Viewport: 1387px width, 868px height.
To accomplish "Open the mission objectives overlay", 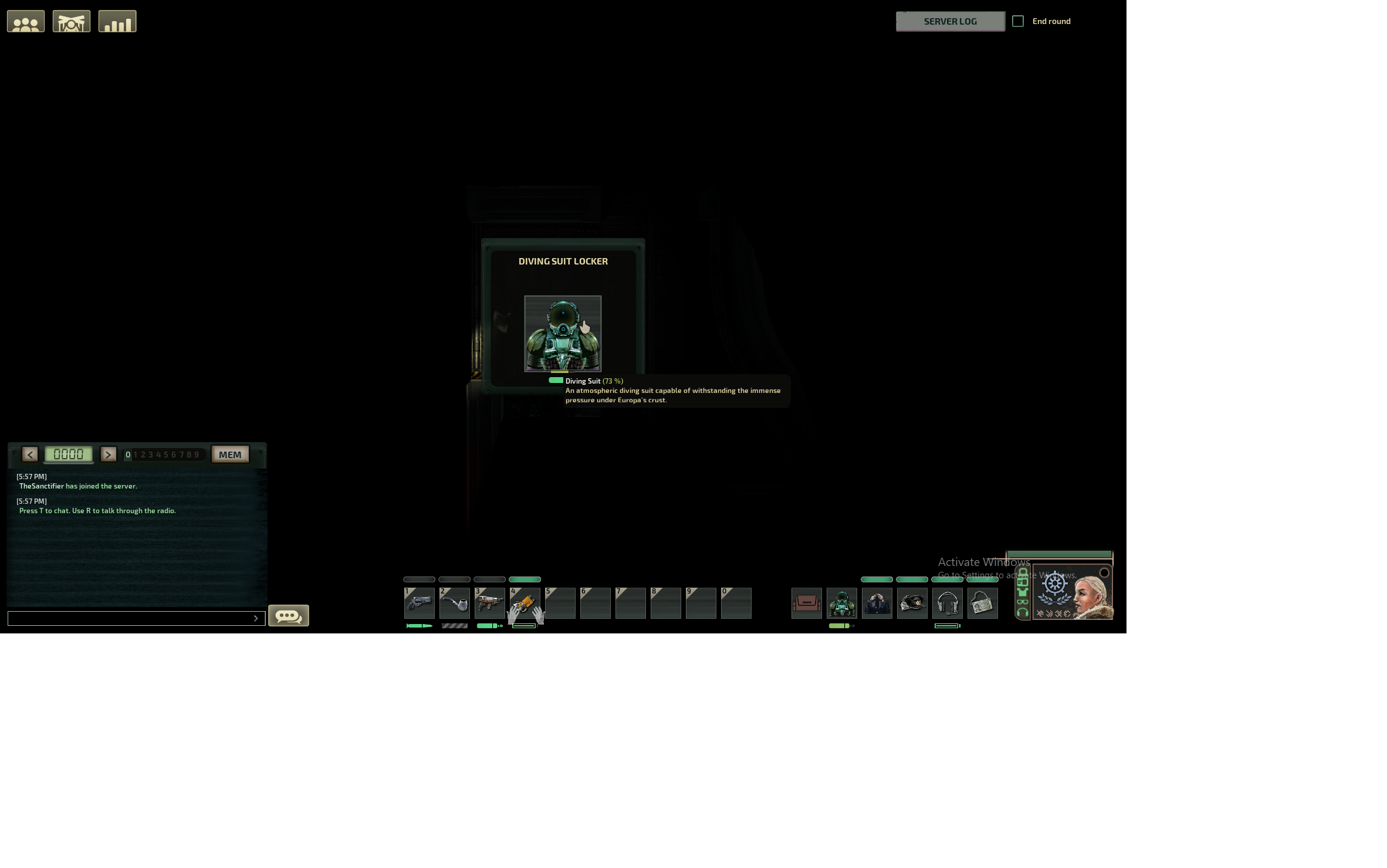I will (71, 21).
